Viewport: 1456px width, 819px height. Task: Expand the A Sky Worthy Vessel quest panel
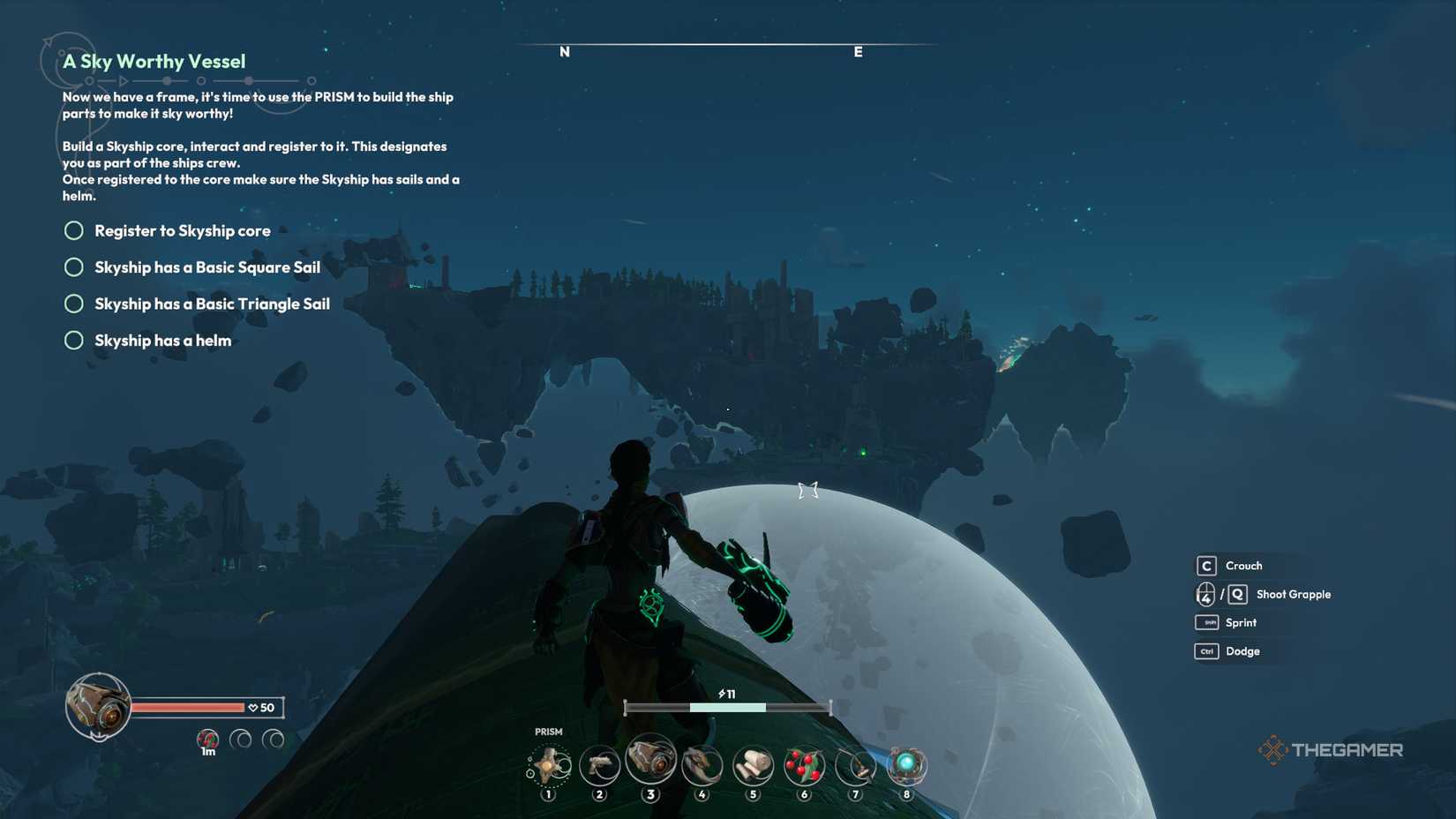point(153,62)
